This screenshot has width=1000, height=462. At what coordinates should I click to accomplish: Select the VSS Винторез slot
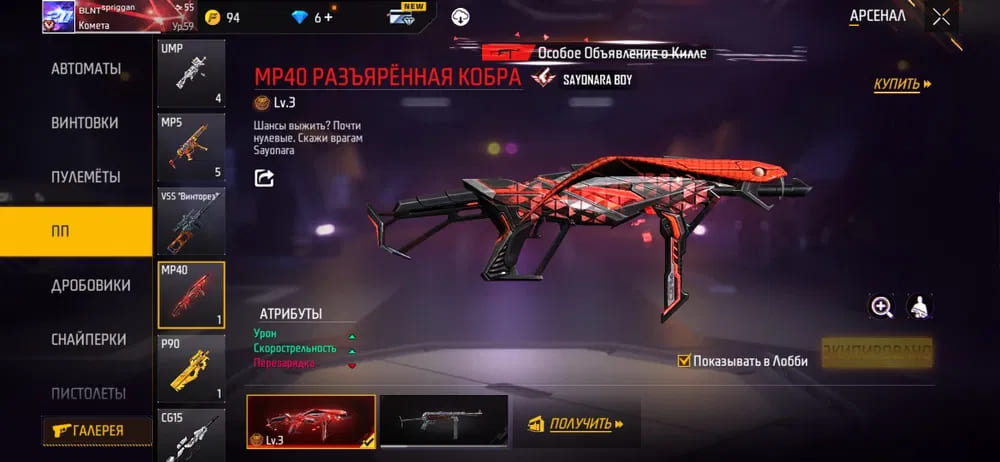(191, 221)
